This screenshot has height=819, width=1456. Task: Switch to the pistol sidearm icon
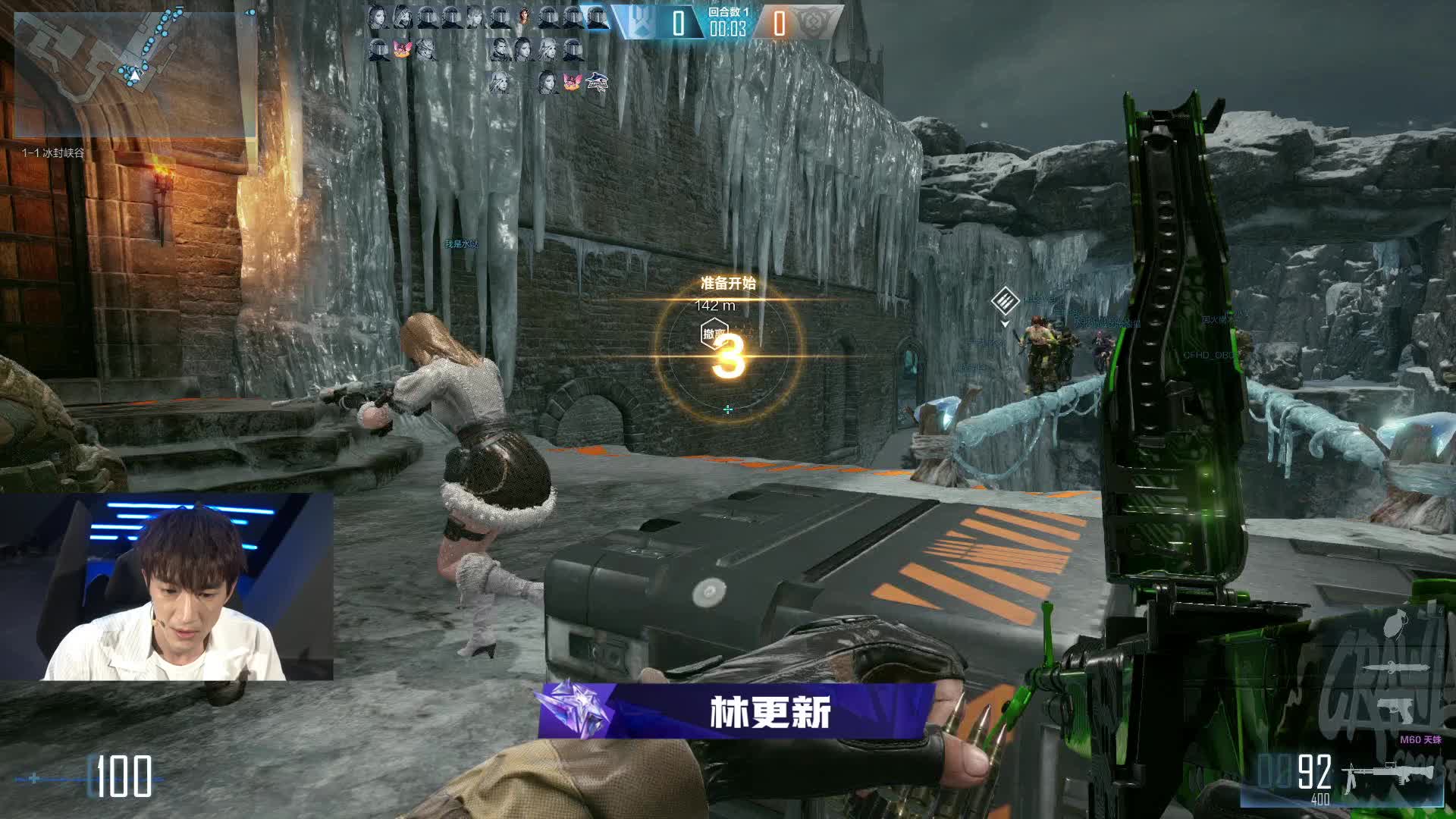(1395, 710)
